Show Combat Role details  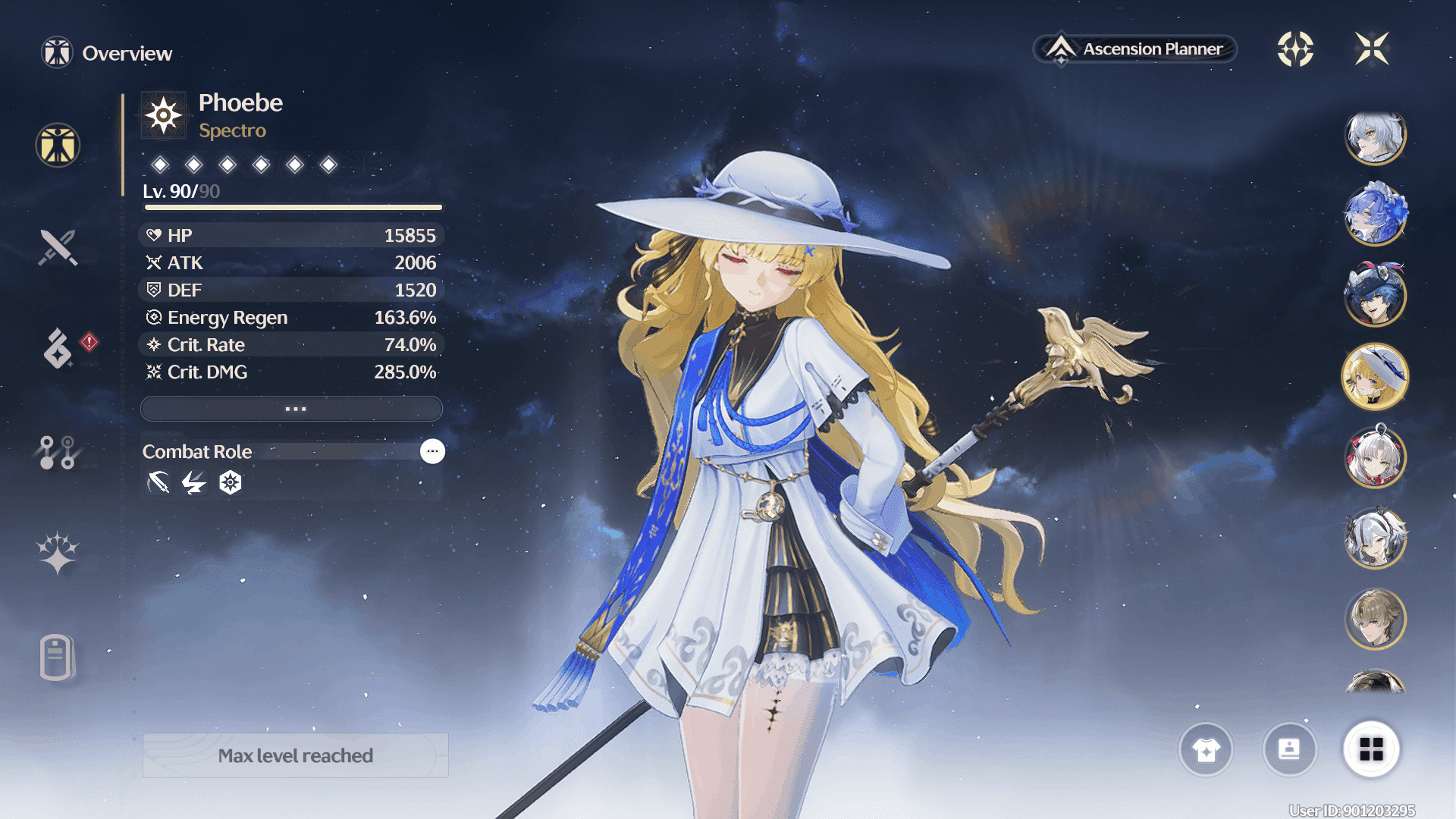[432, 451]
